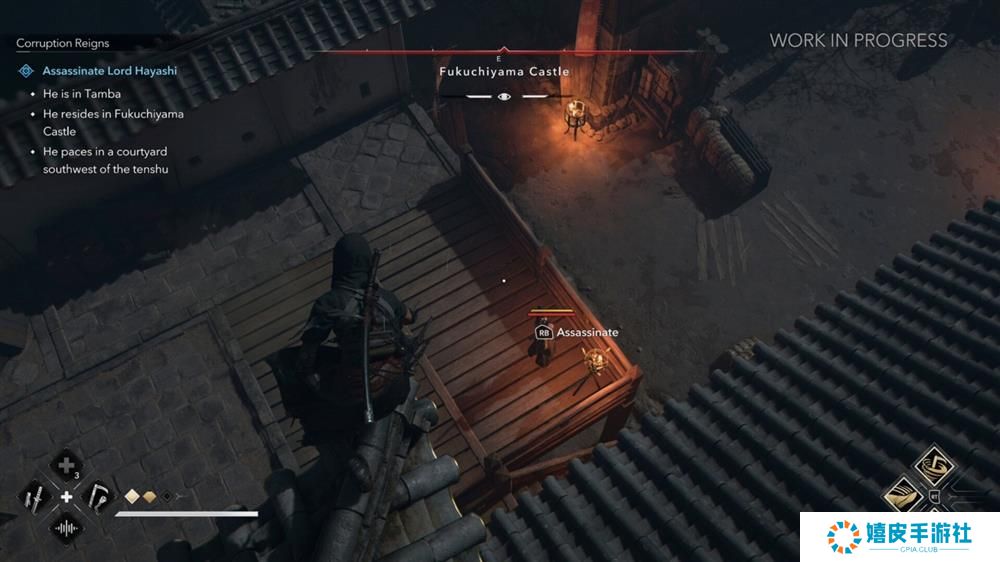This screenshot has width=1000, height=562.
Task: Click the eye stealth visibility indicator
Action: pyautogui.click(x=505, y=97)
